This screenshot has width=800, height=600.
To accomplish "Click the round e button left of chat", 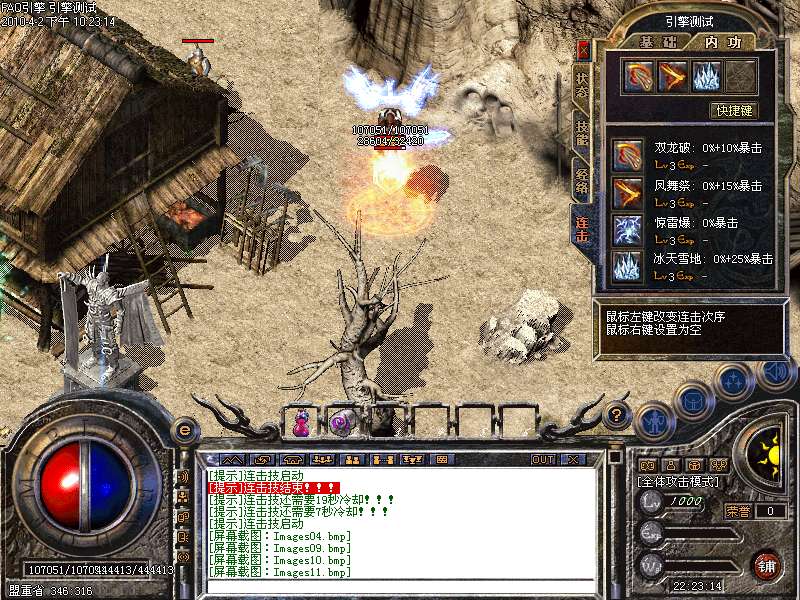I will (184, 429).
